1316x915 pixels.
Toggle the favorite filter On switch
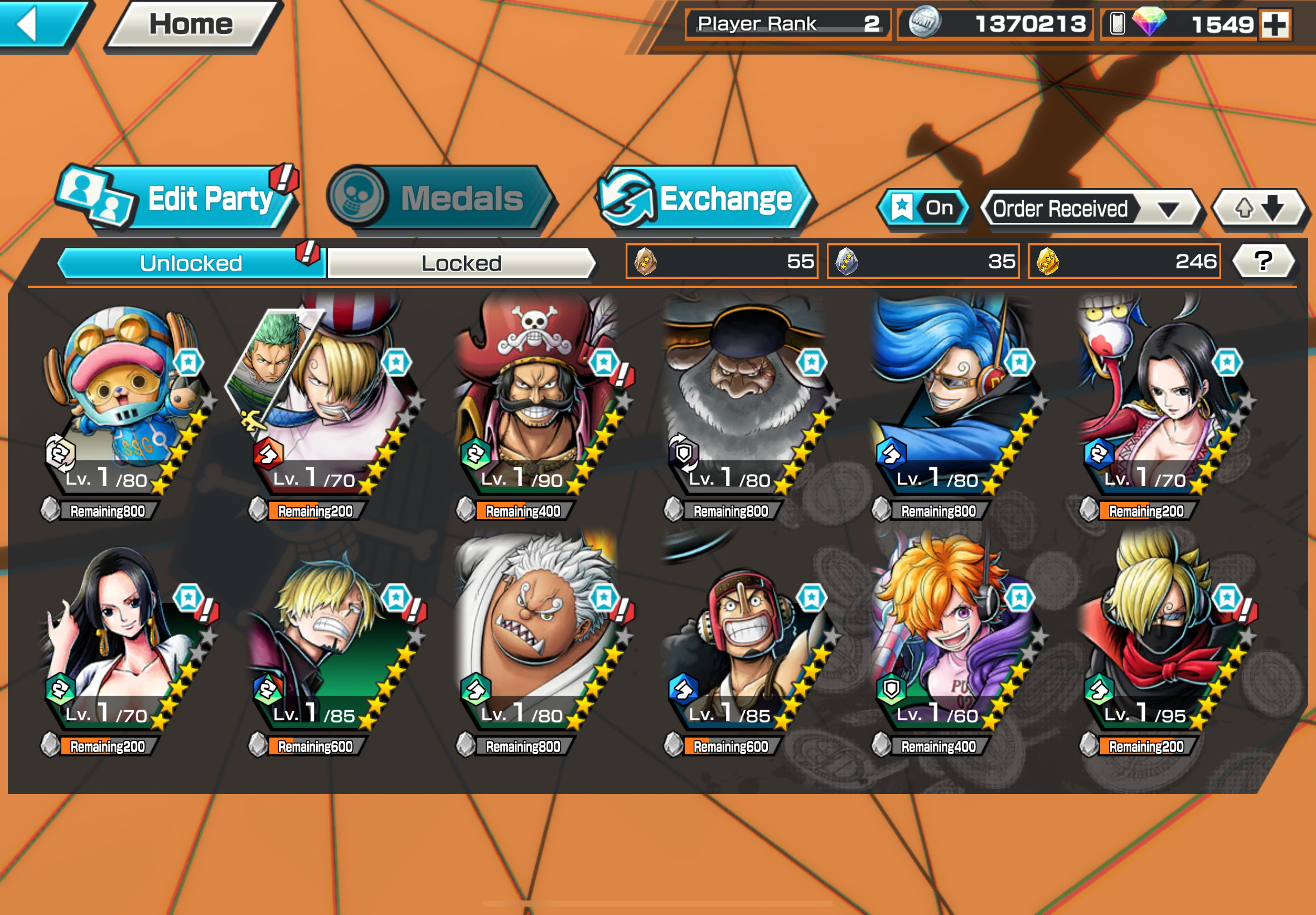tap(923, 208)
